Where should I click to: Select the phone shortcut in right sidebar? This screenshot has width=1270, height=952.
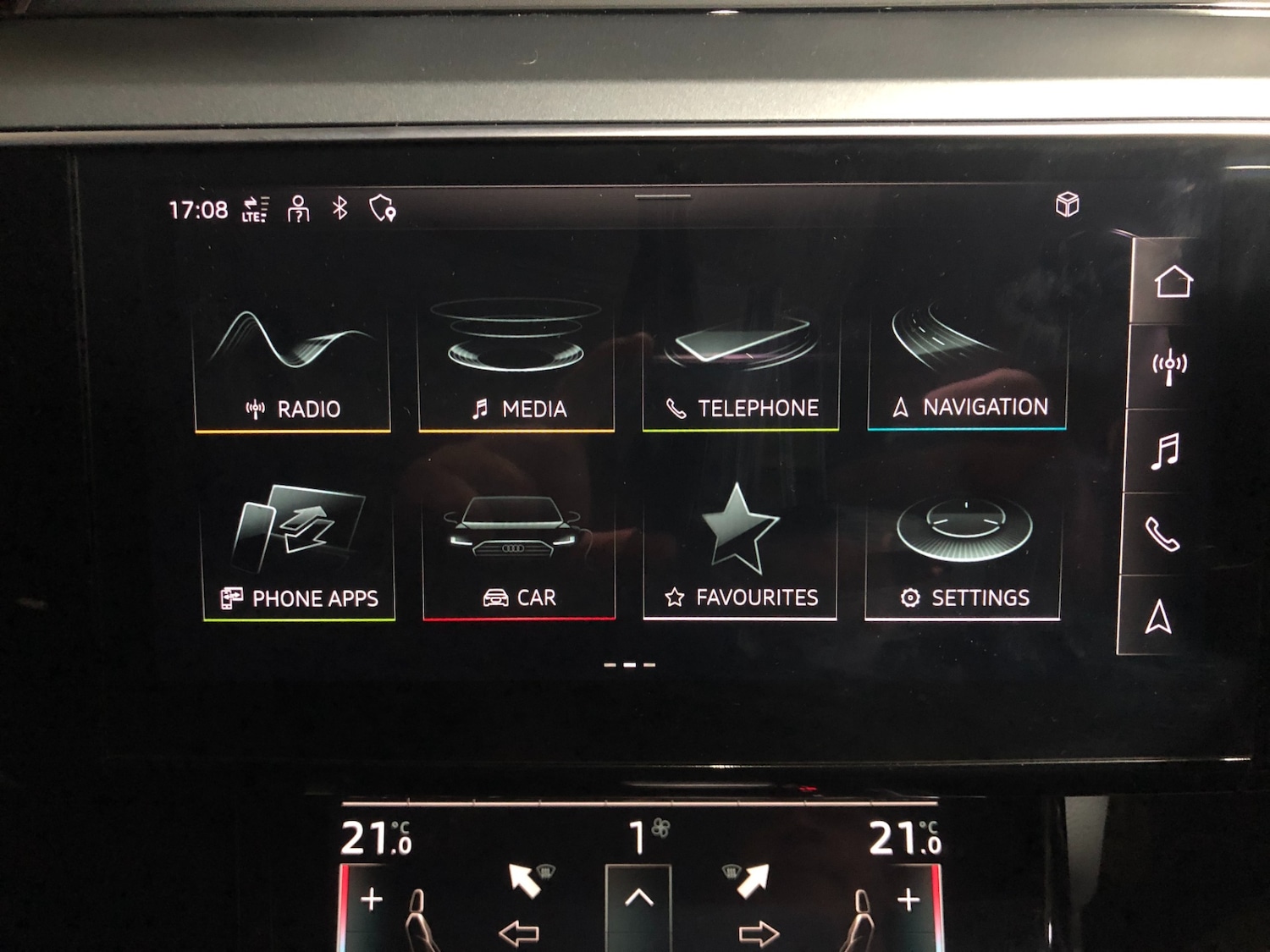(1165, 537)
